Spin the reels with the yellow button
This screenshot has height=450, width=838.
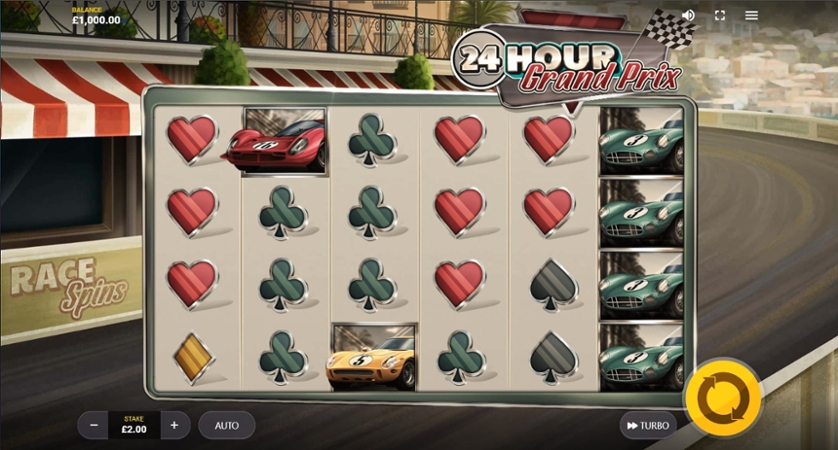click(x=722, y=397)
